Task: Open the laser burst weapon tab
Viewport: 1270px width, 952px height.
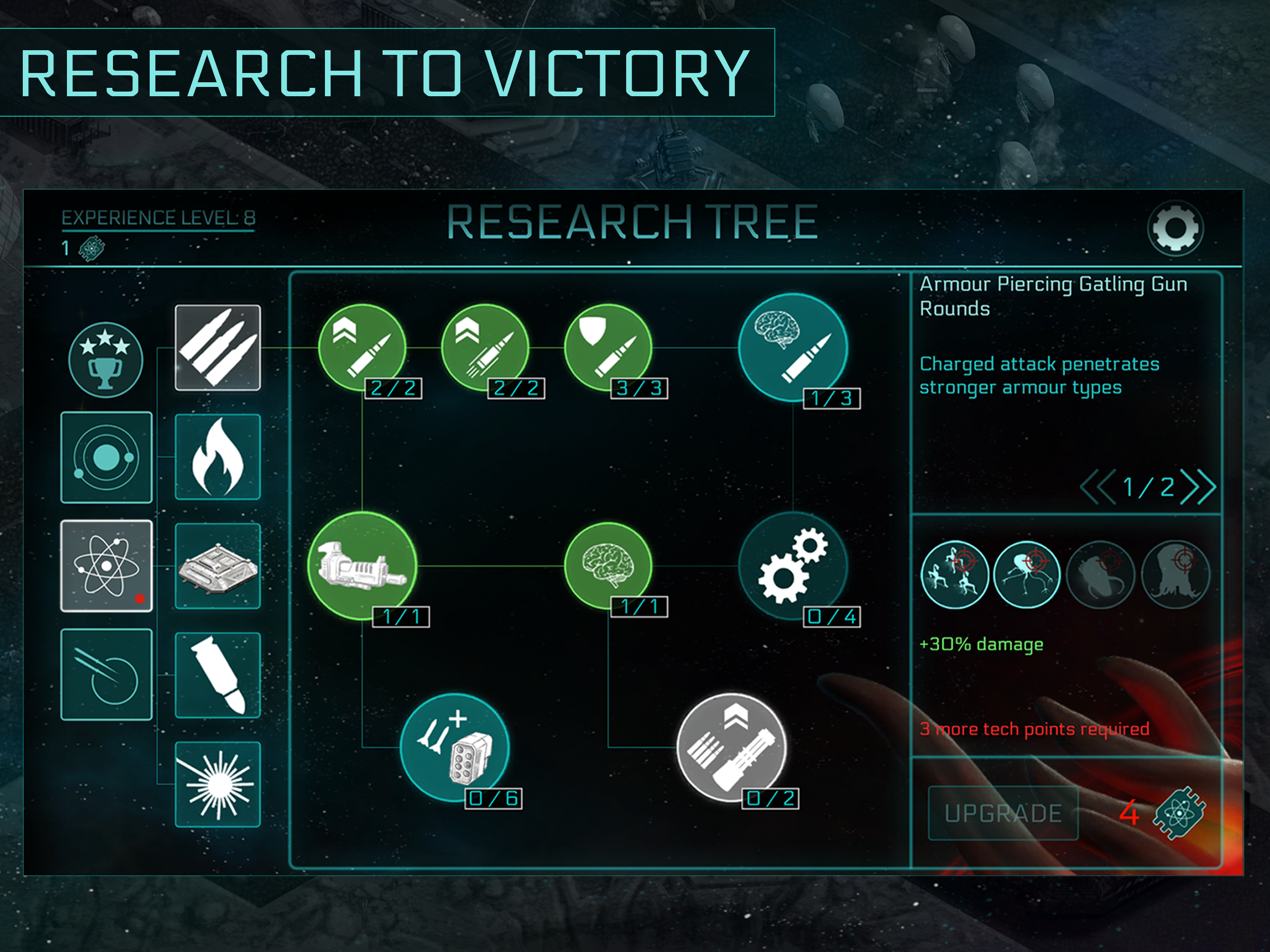Action: (x=218, y=784)
